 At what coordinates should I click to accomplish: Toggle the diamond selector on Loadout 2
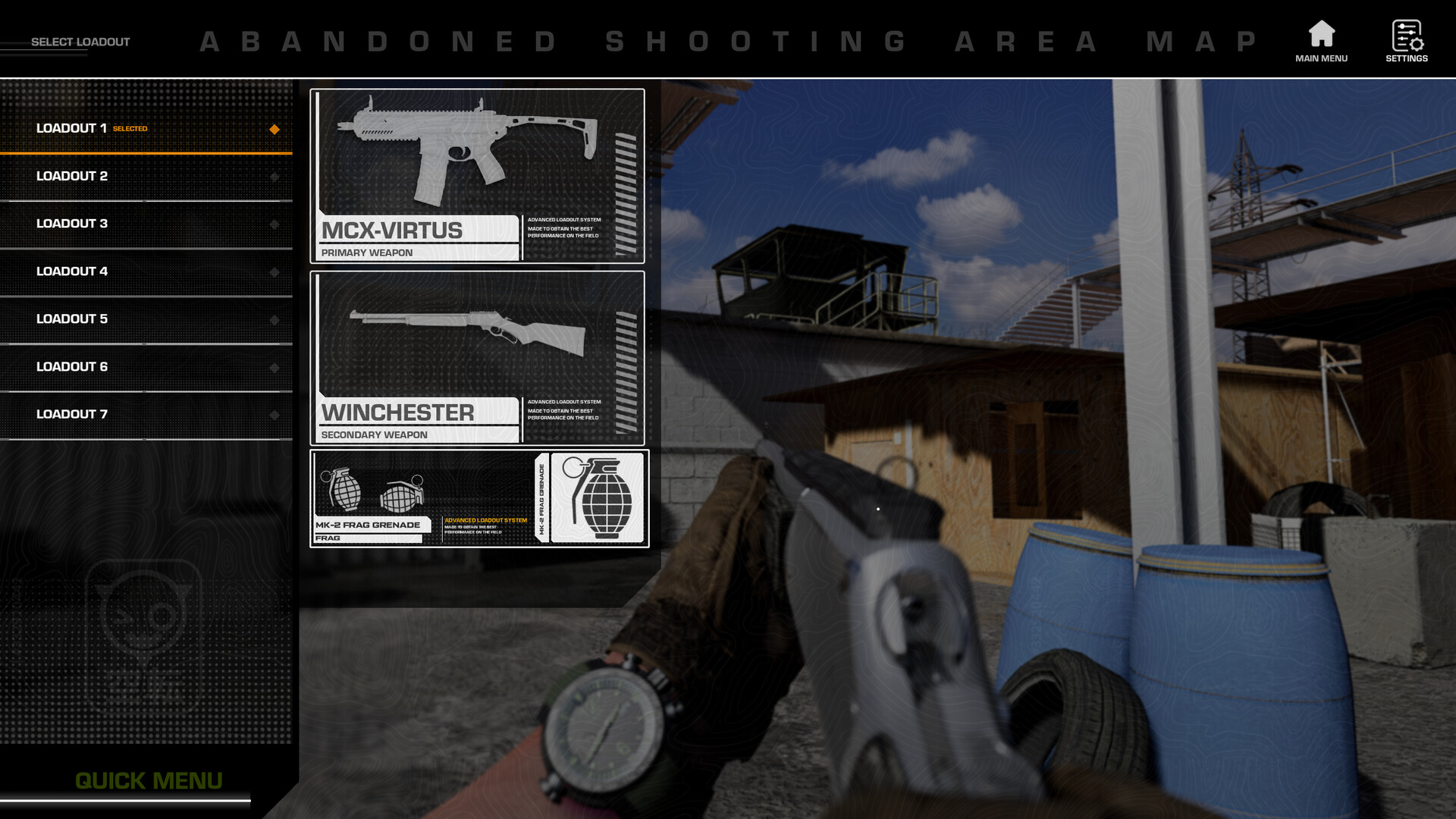pyautogui.click(x=274, y=175)
